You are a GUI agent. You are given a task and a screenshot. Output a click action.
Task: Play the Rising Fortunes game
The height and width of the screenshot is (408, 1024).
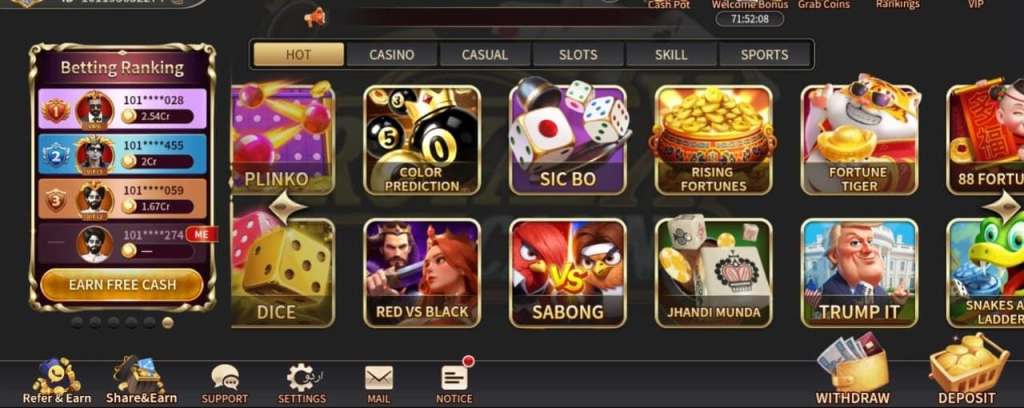pyautogui.click(x=713, y=139)
